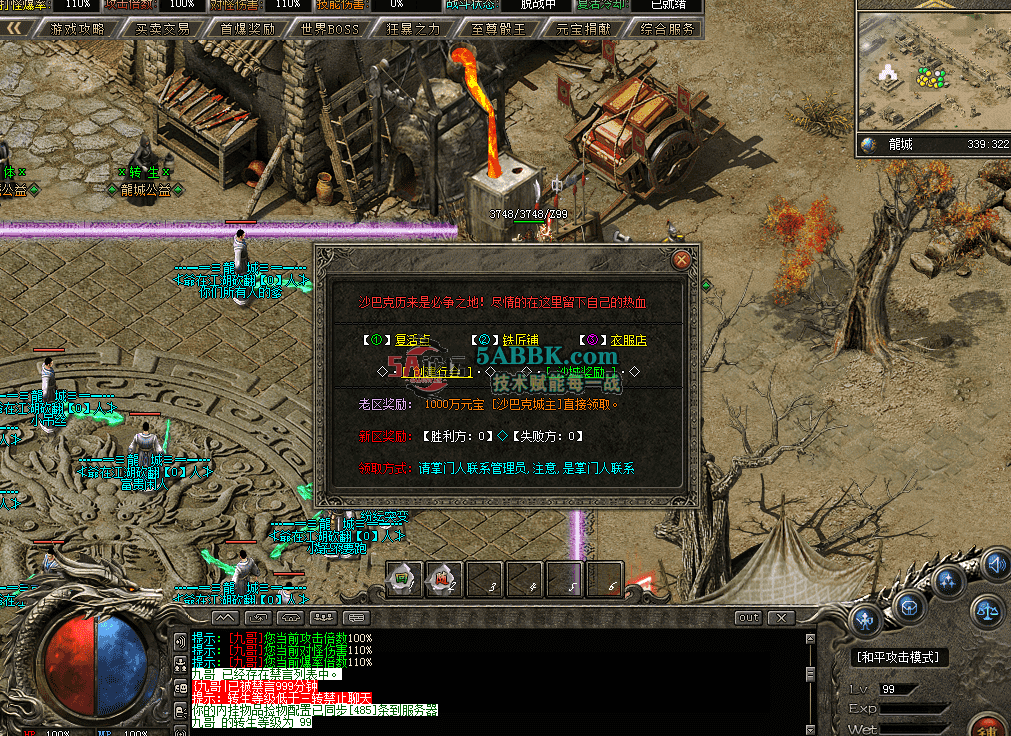1011x736 pixels.
Task: Open the 综合服务 menu
Action: click(x=666, y=29)
